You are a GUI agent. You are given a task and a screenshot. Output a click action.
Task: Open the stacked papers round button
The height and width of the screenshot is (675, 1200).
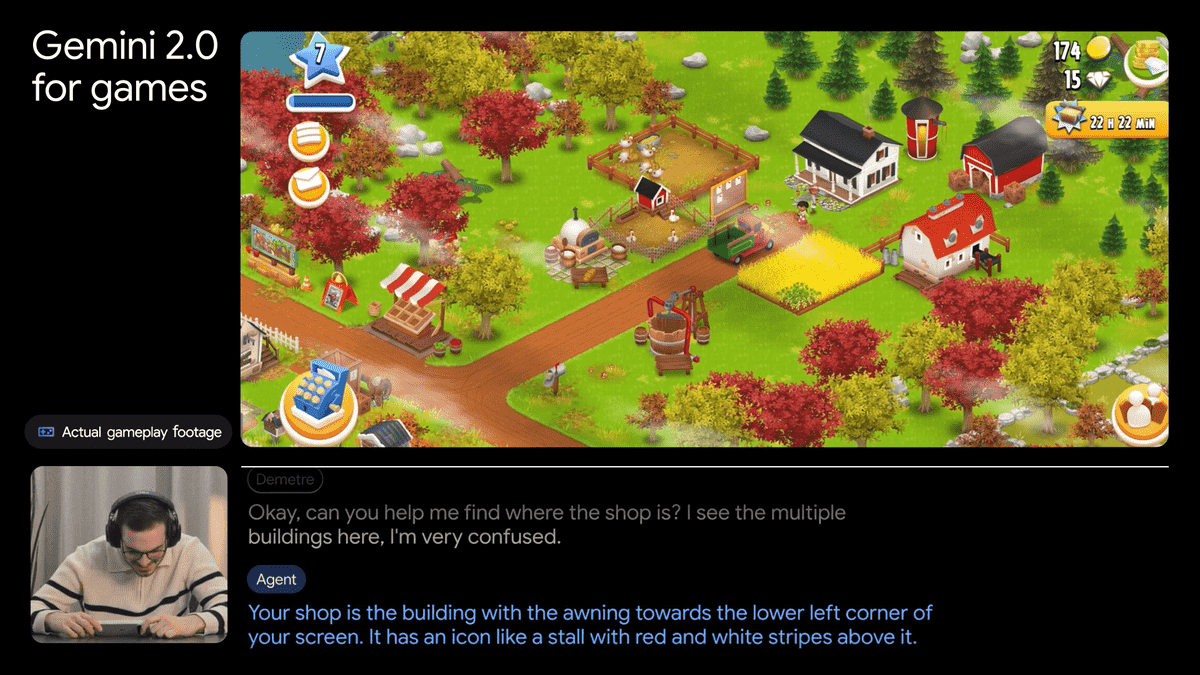[x=309, y=141]
